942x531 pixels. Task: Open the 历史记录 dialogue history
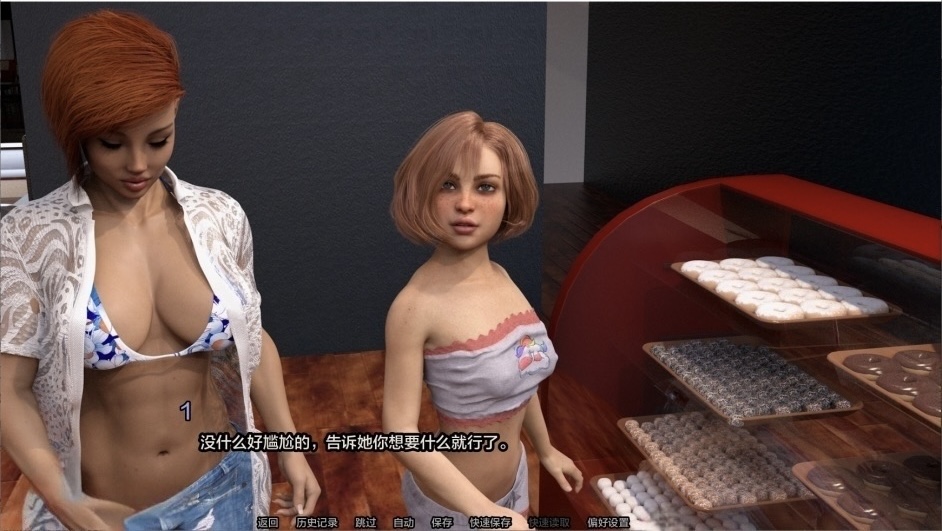[x=316, y=522]
